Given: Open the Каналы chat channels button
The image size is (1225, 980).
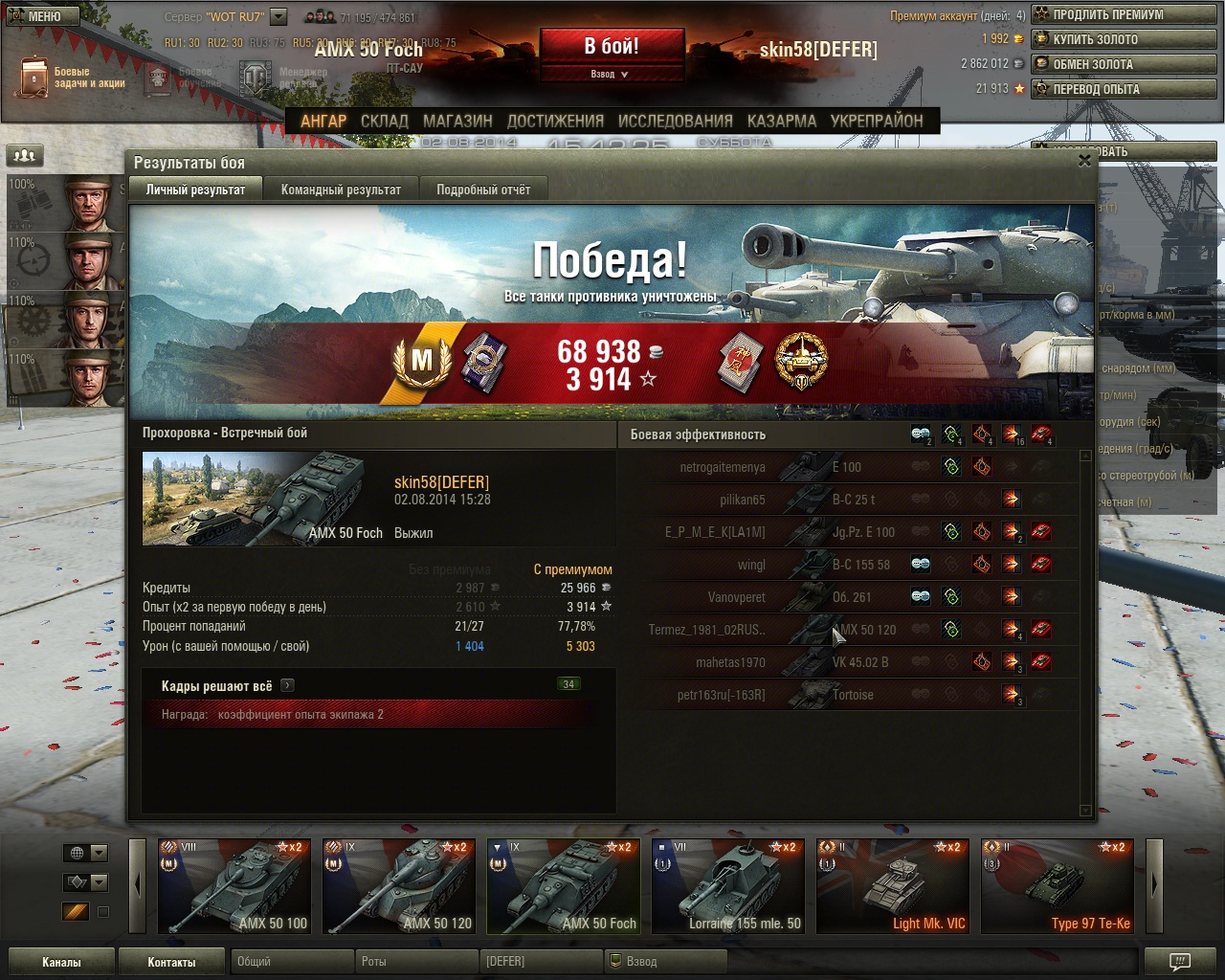Looking at the screenshot, I should click(x=61, y=962).
